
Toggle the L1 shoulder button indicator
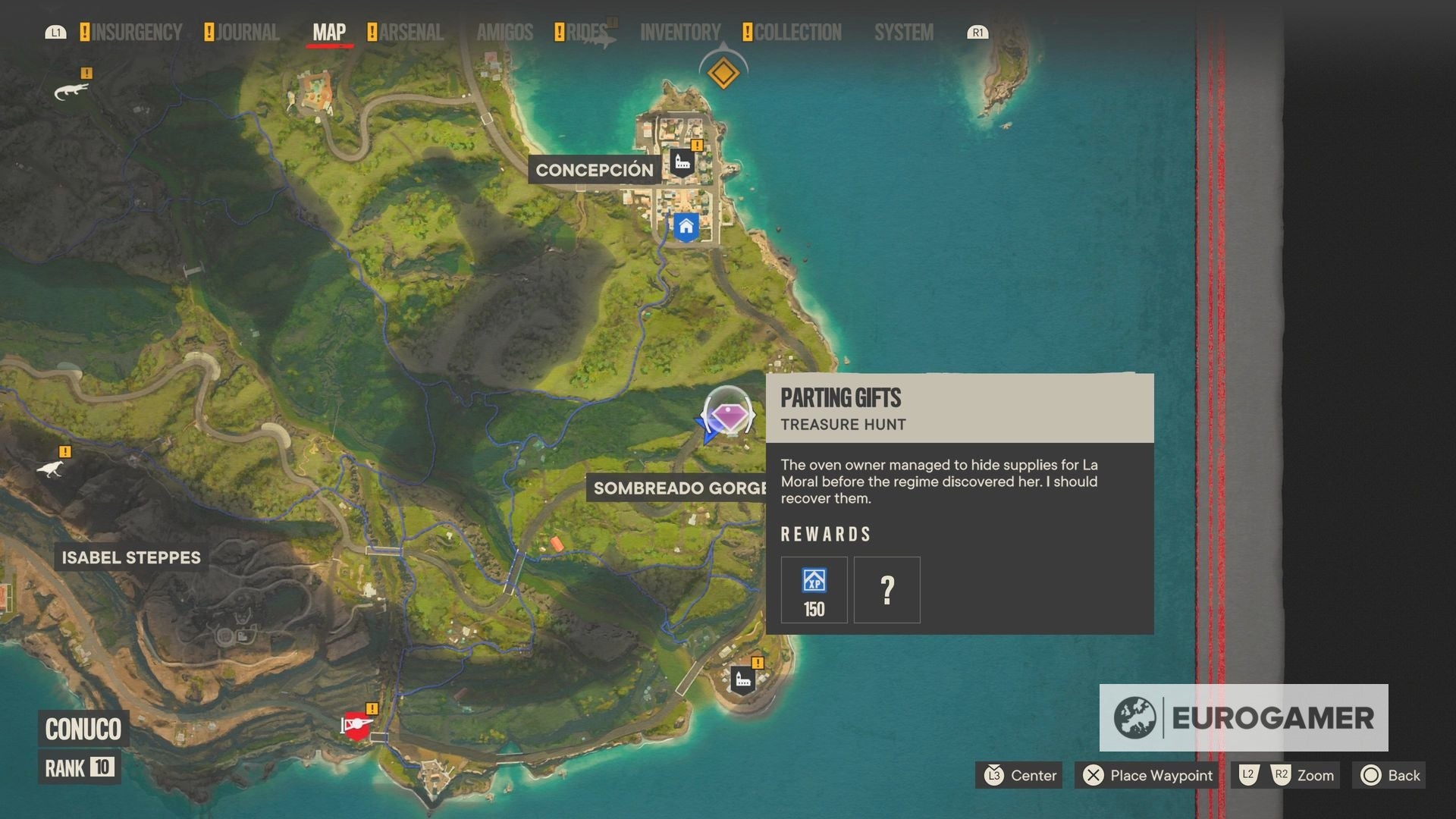[56, 33]
